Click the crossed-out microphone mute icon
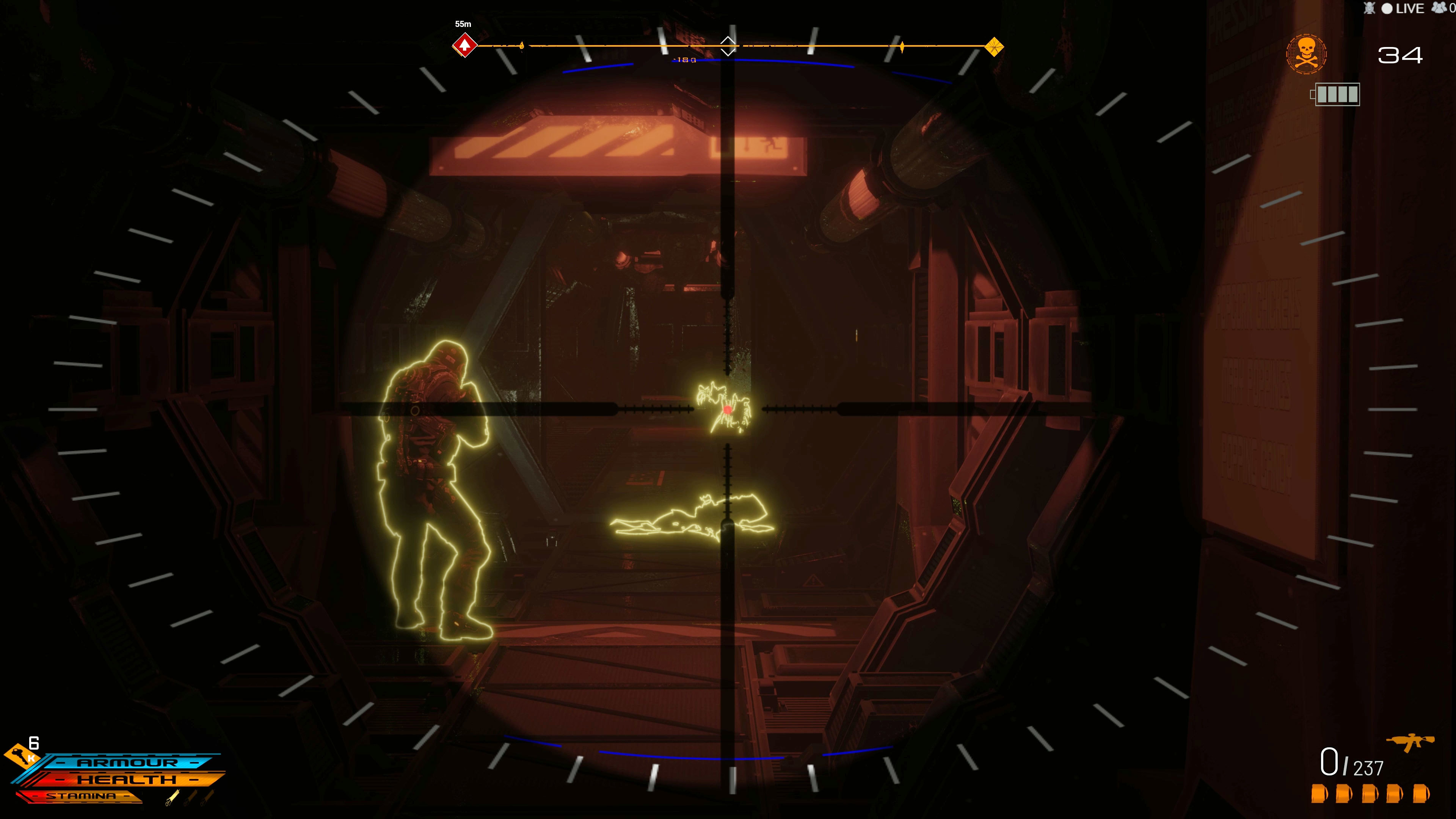Viewport: 1456px width, 819px height. 1369,8
